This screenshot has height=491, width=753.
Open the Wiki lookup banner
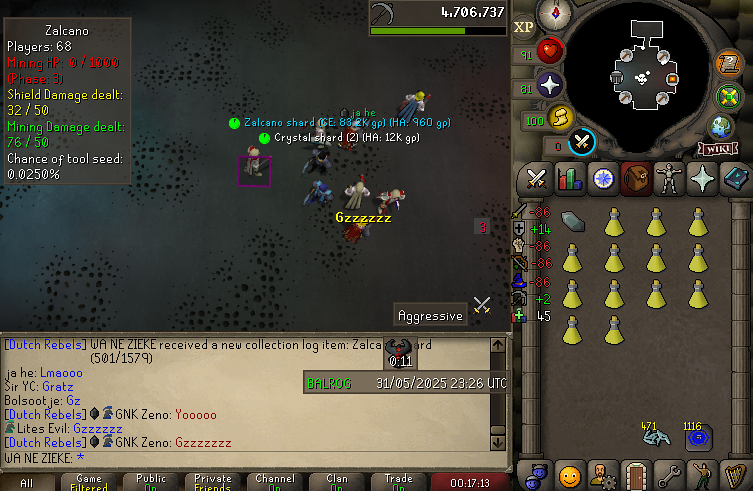click(x=722, y=149)
